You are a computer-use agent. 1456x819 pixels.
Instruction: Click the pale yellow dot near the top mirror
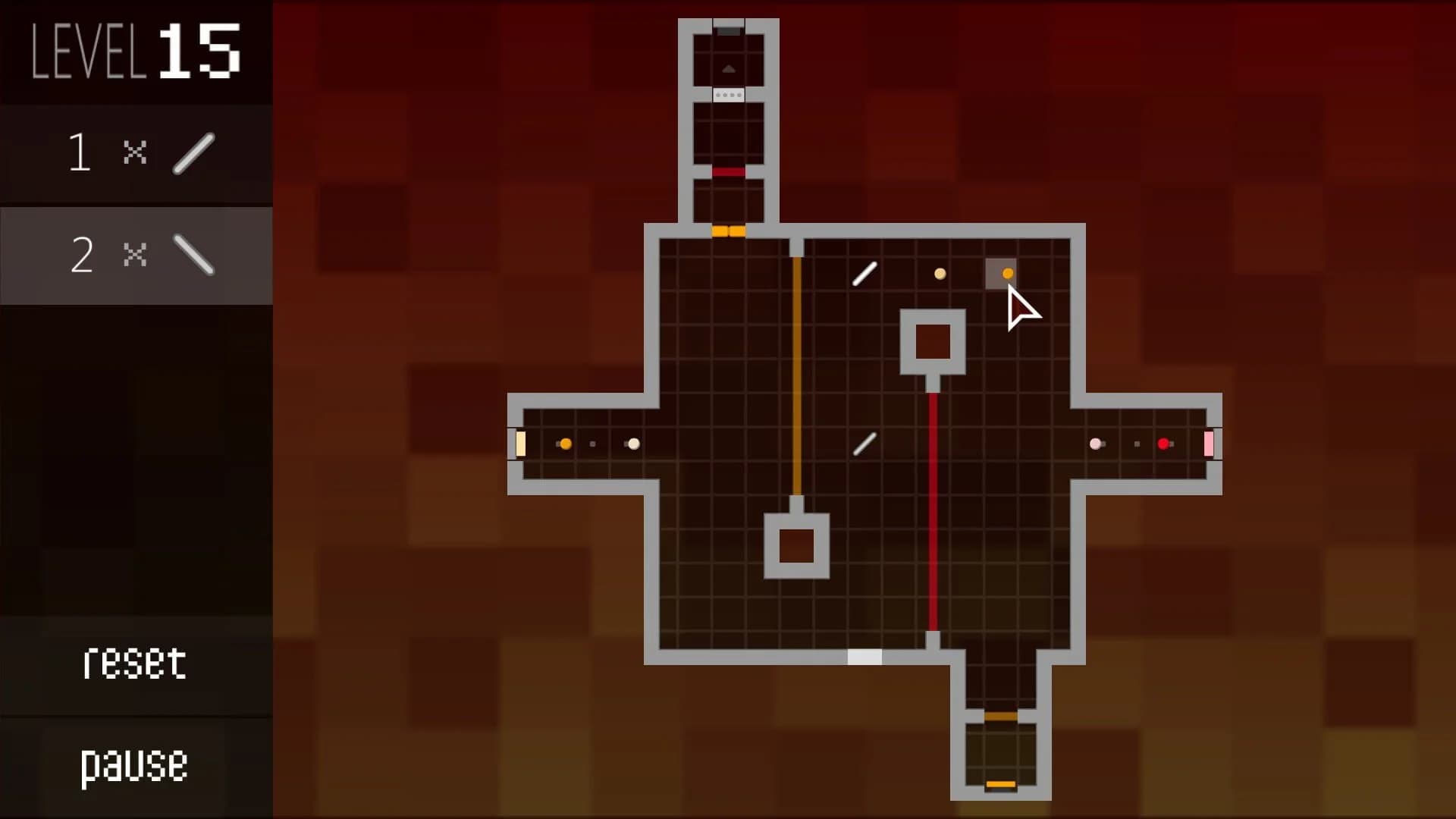click(940, 275)
